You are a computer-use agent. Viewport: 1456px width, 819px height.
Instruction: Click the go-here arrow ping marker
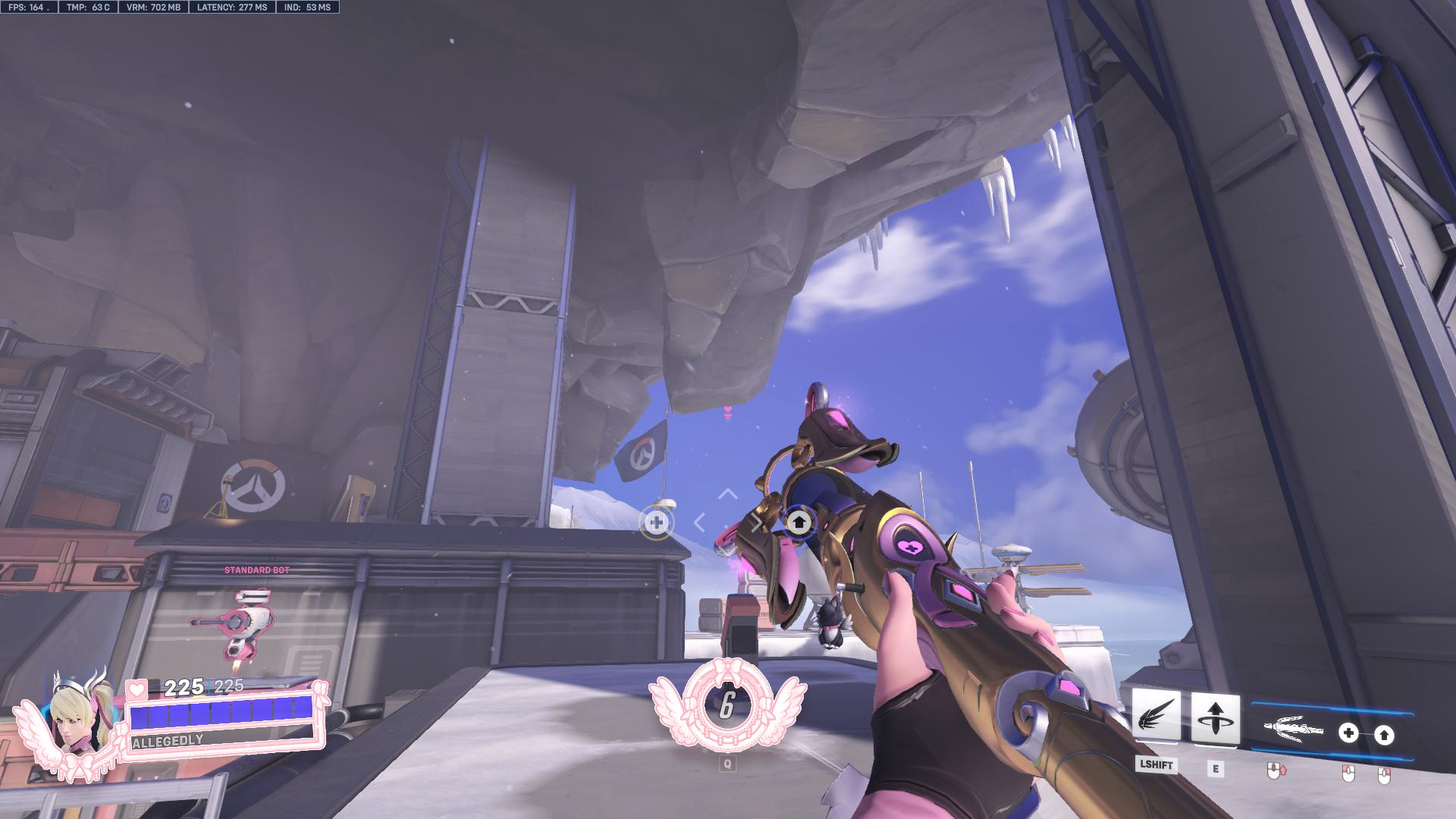point(799,521)
